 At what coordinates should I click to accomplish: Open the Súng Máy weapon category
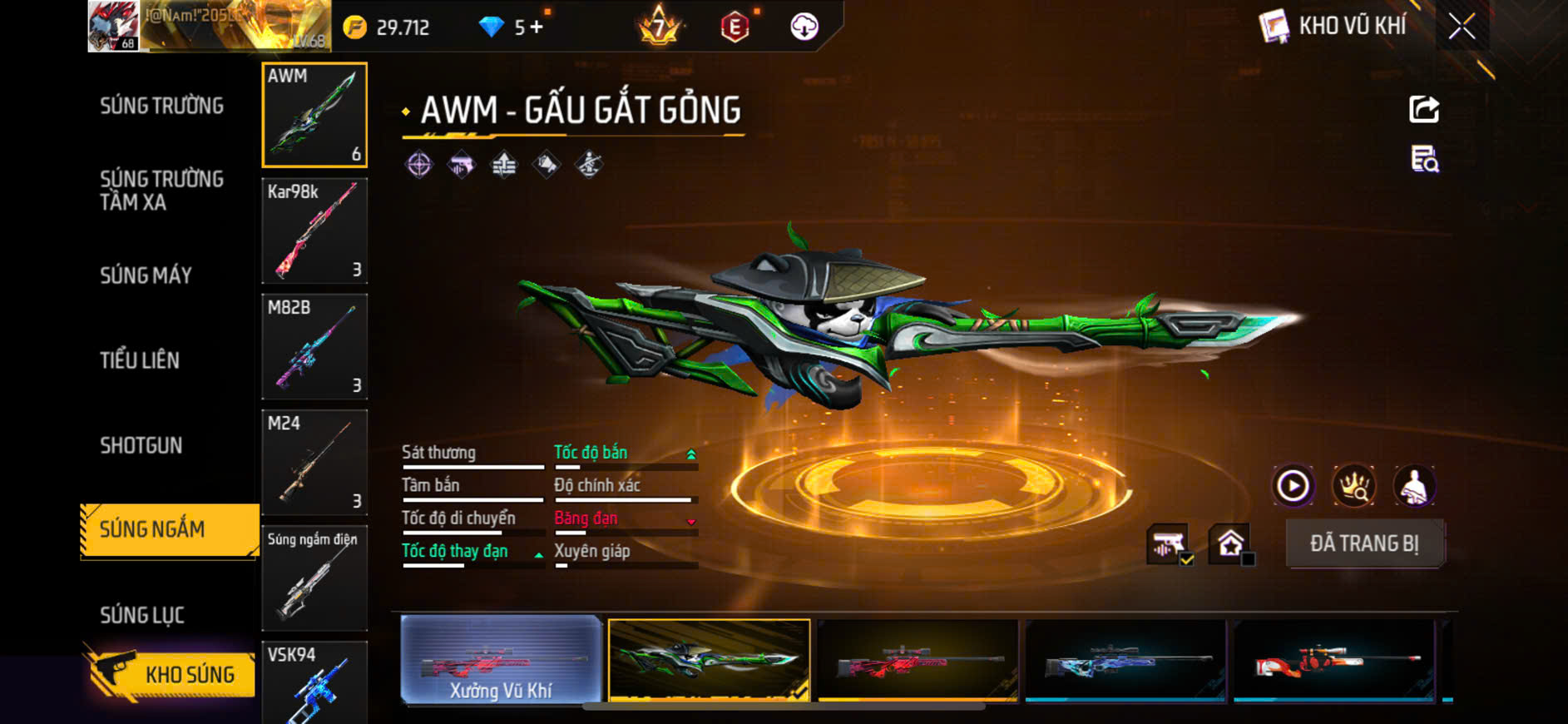coord(146,275)
